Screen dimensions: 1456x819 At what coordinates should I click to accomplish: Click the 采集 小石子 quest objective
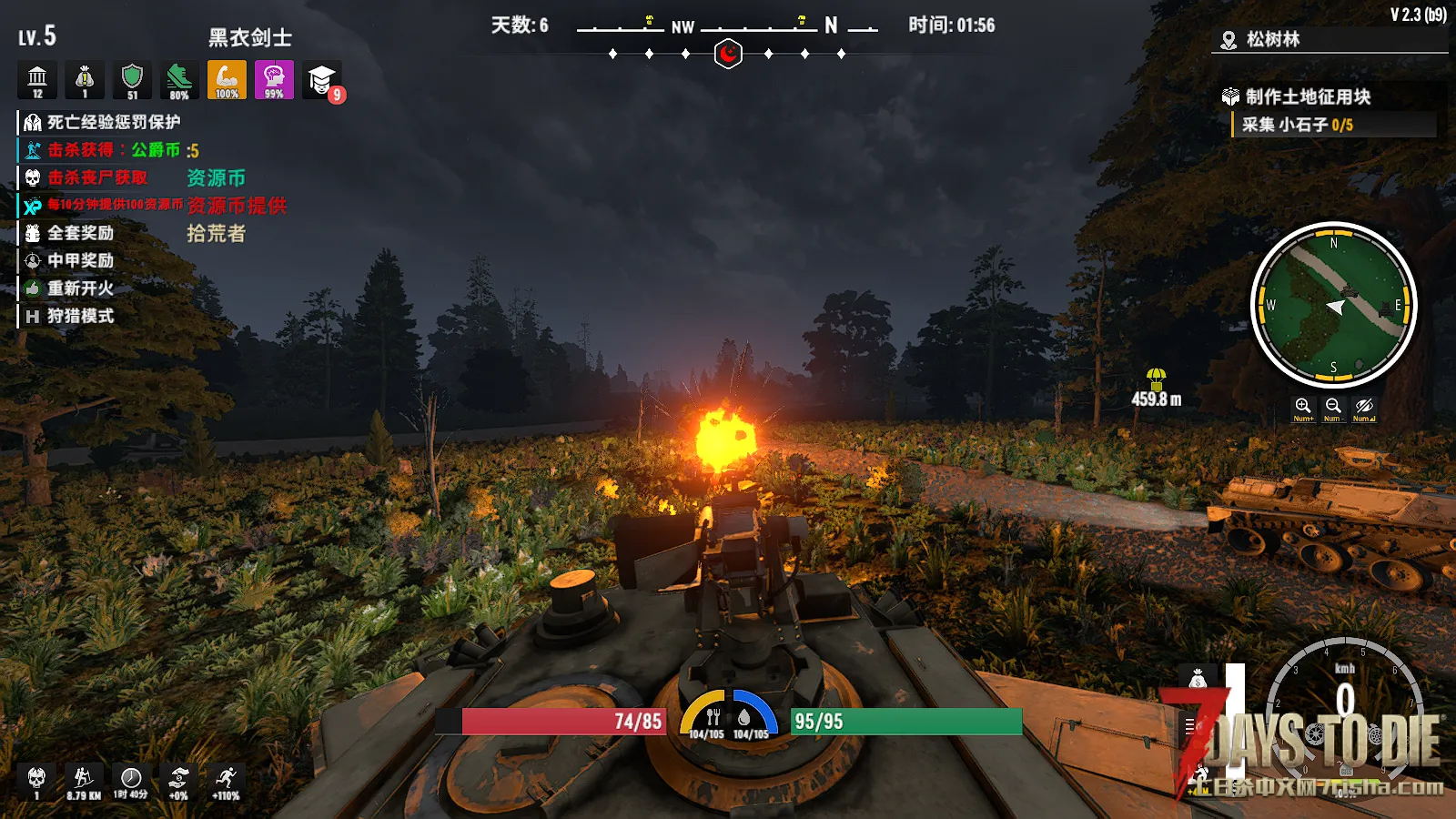(x=1298, y=125)
